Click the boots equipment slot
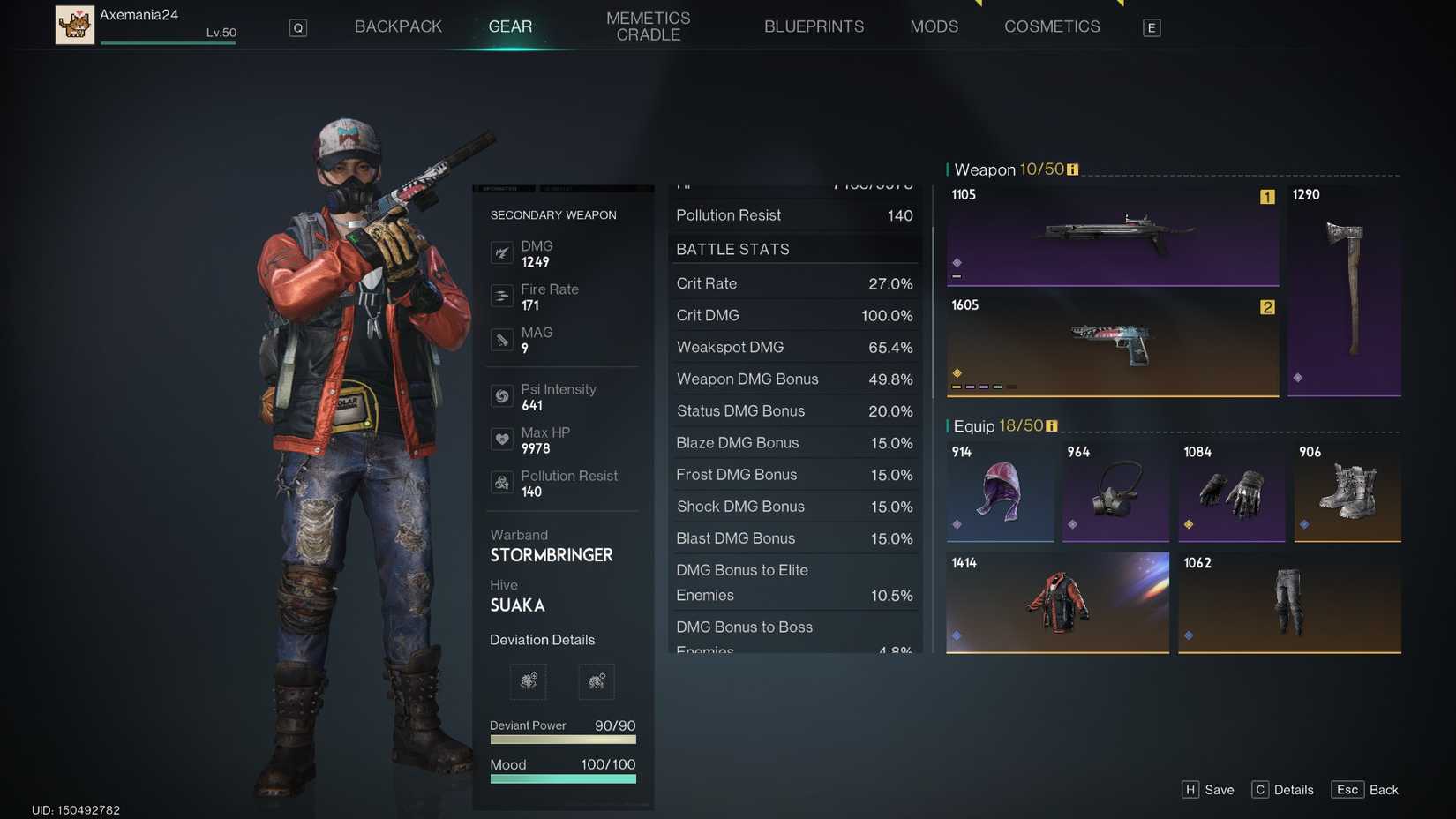Image resolution: width=1456 pixels, height=819 pixels. coord(1346,492)
